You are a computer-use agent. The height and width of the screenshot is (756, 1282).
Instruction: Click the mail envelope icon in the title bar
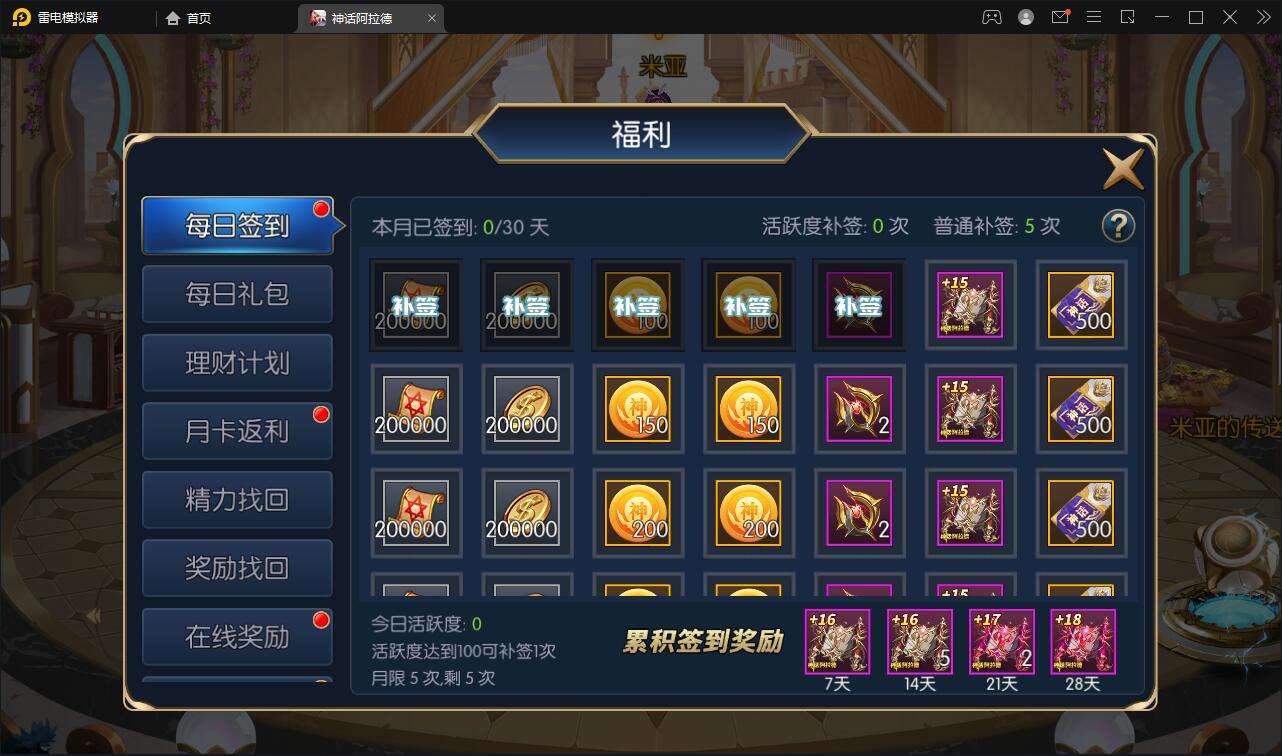coord(1062,17)
